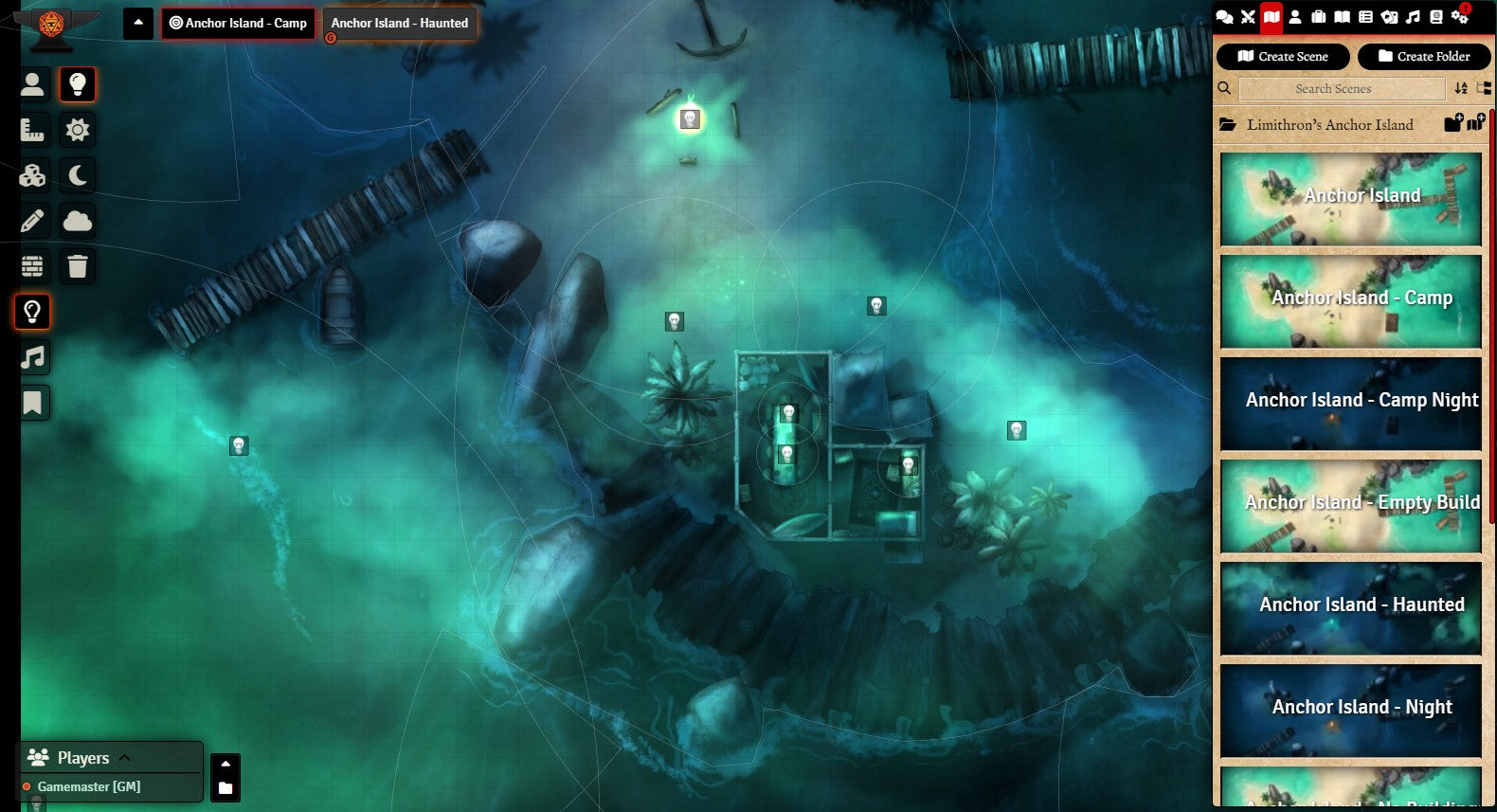This screenshot has width=1497, height=812.
Task: Show the game settings gears tab
Action: tap(1459, 16)
